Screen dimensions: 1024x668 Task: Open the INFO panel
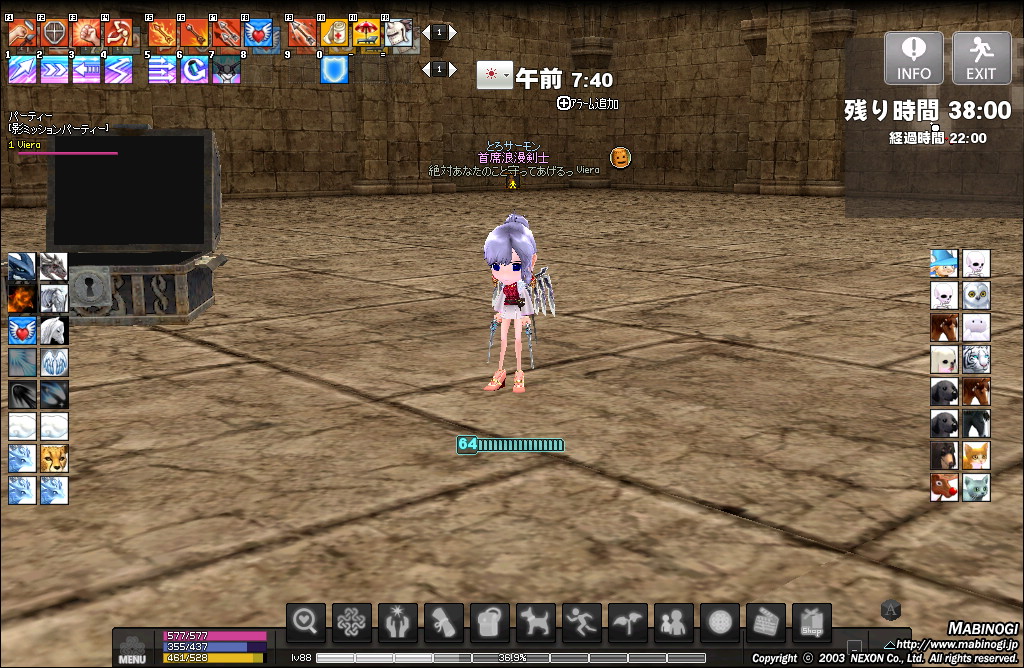[913, 58]
